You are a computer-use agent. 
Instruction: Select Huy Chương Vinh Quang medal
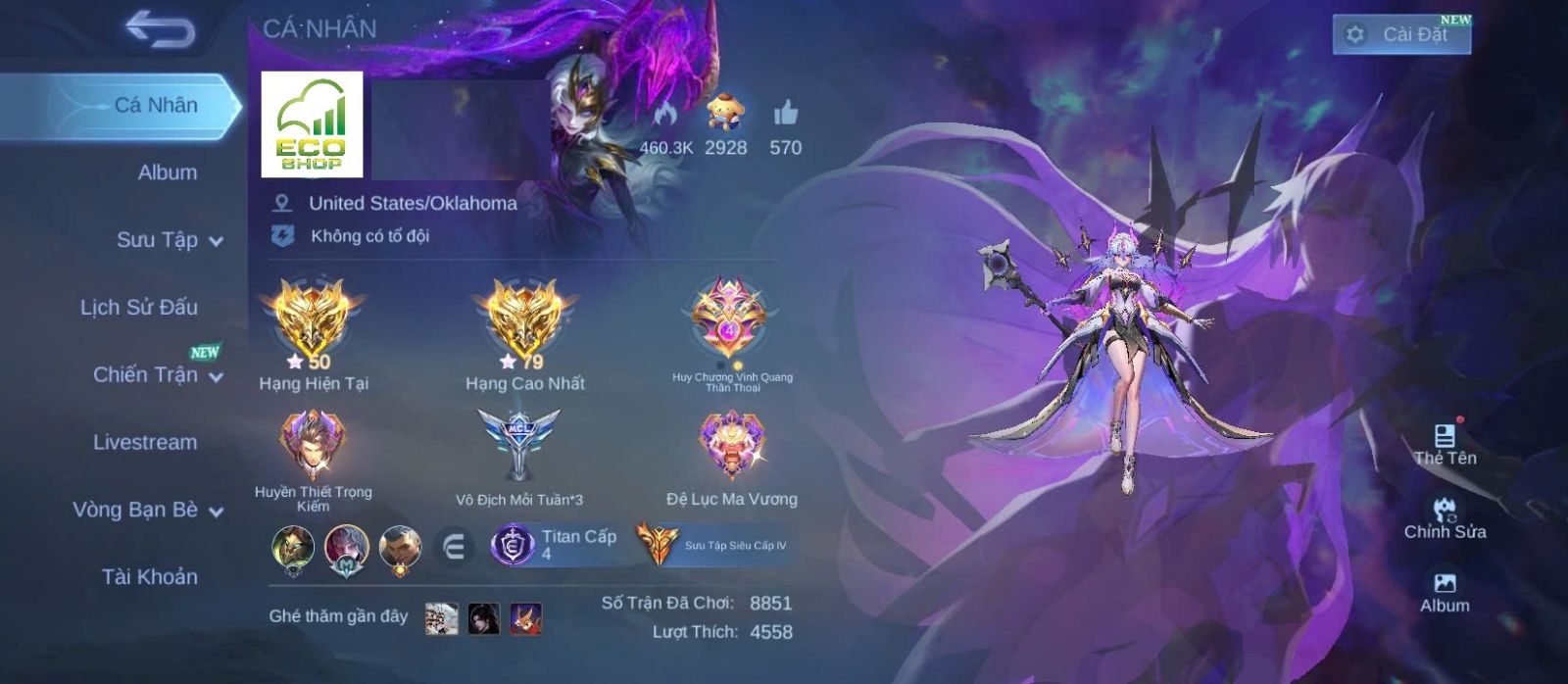click(x=731, y=319)
